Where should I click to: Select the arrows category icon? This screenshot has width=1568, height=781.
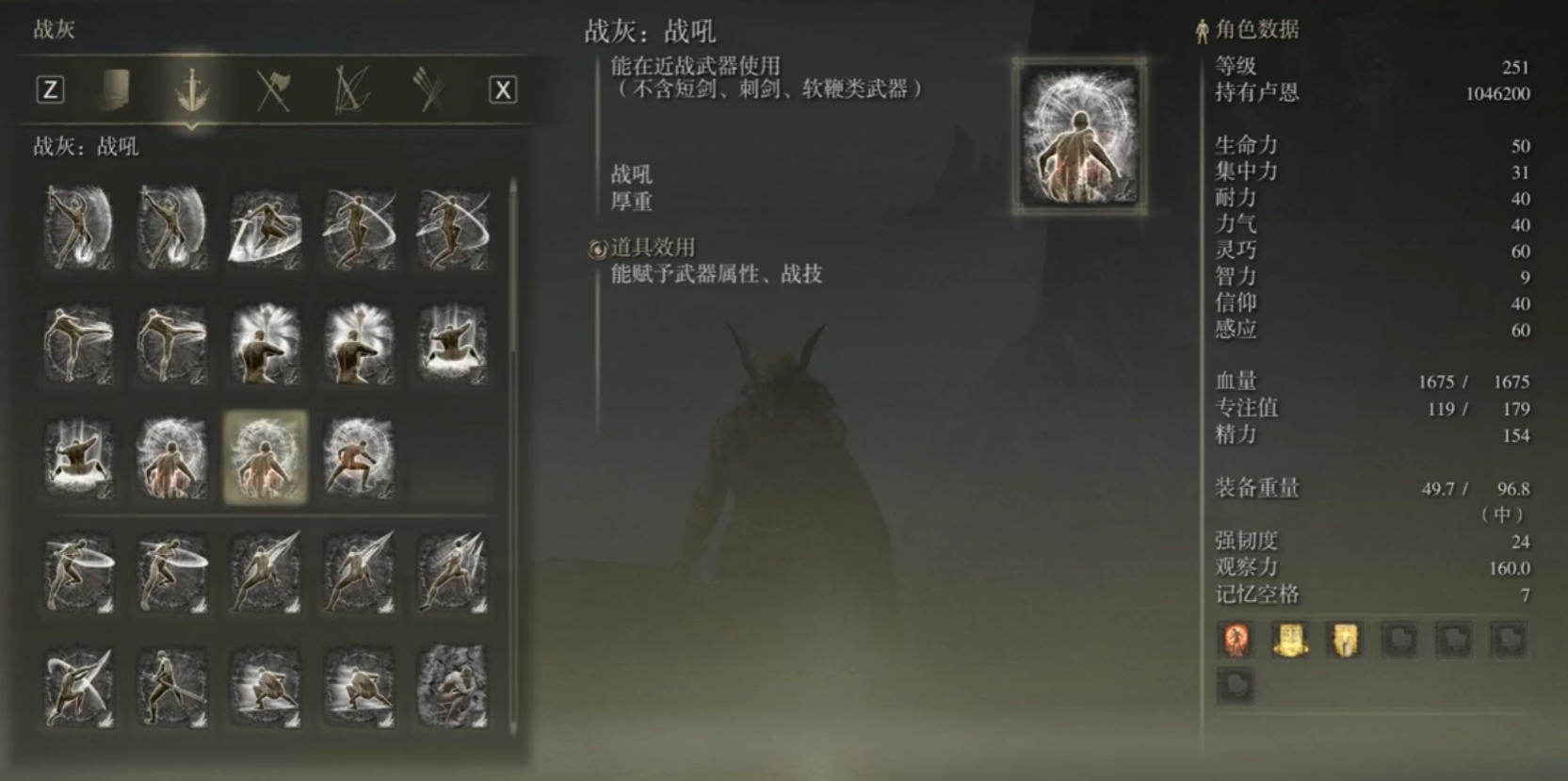point(428,90)
